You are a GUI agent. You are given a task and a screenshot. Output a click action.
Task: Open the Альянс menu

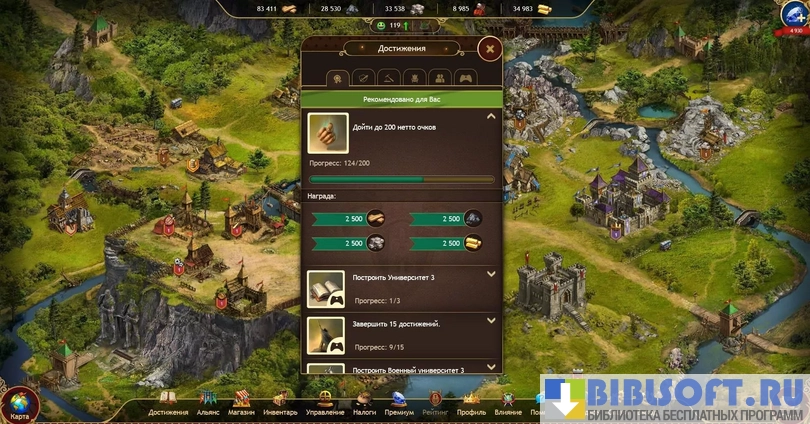[x=208, y=403]
